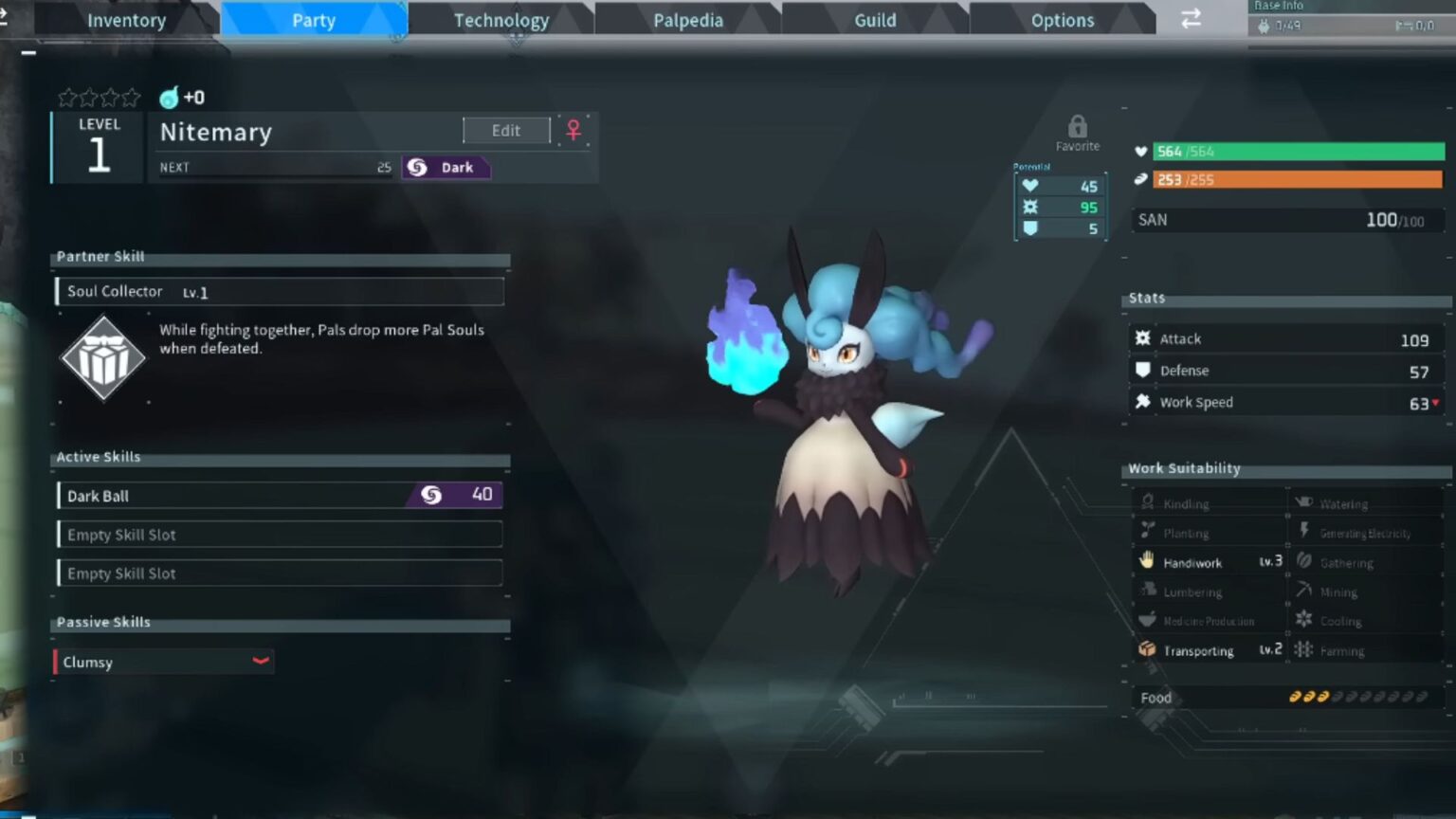Click the Transporting box icon
The image size is (1456, 819).
1147,650
